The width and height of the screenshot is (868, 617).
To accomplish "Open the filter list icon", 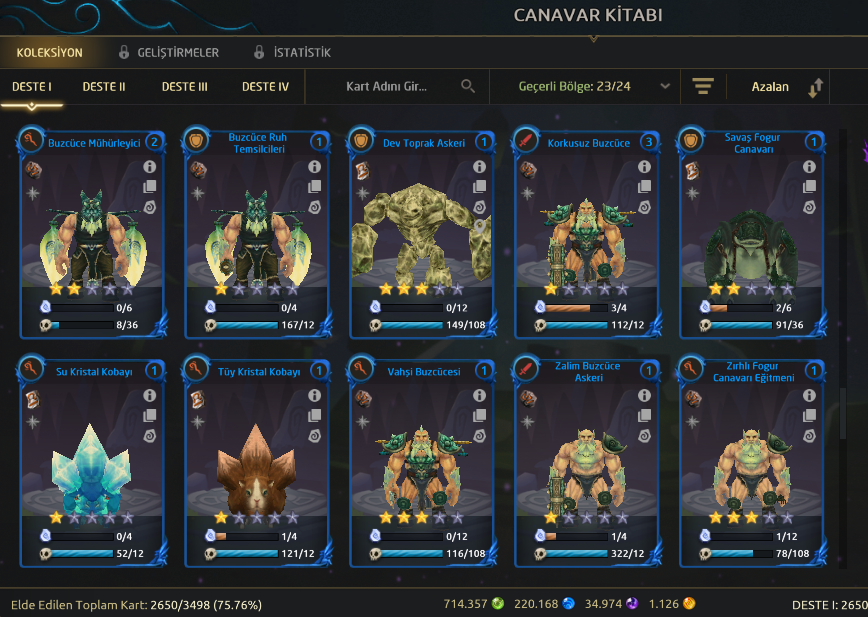I will pos(702,87).
